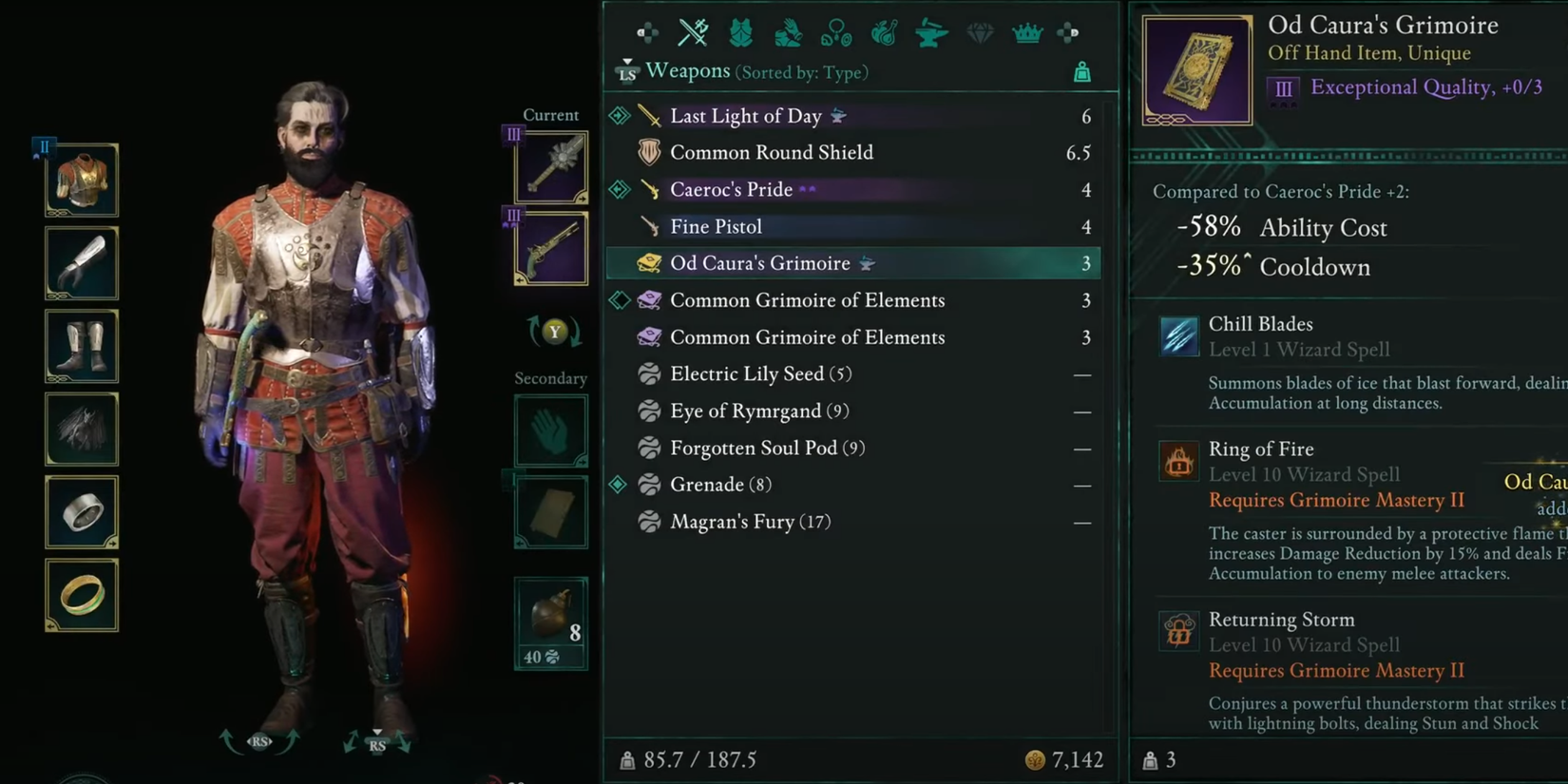This screenshot has height=784, width=1568.
Task: Switch to the Secondary weapon loadout
Action: [x=551, y=378]
